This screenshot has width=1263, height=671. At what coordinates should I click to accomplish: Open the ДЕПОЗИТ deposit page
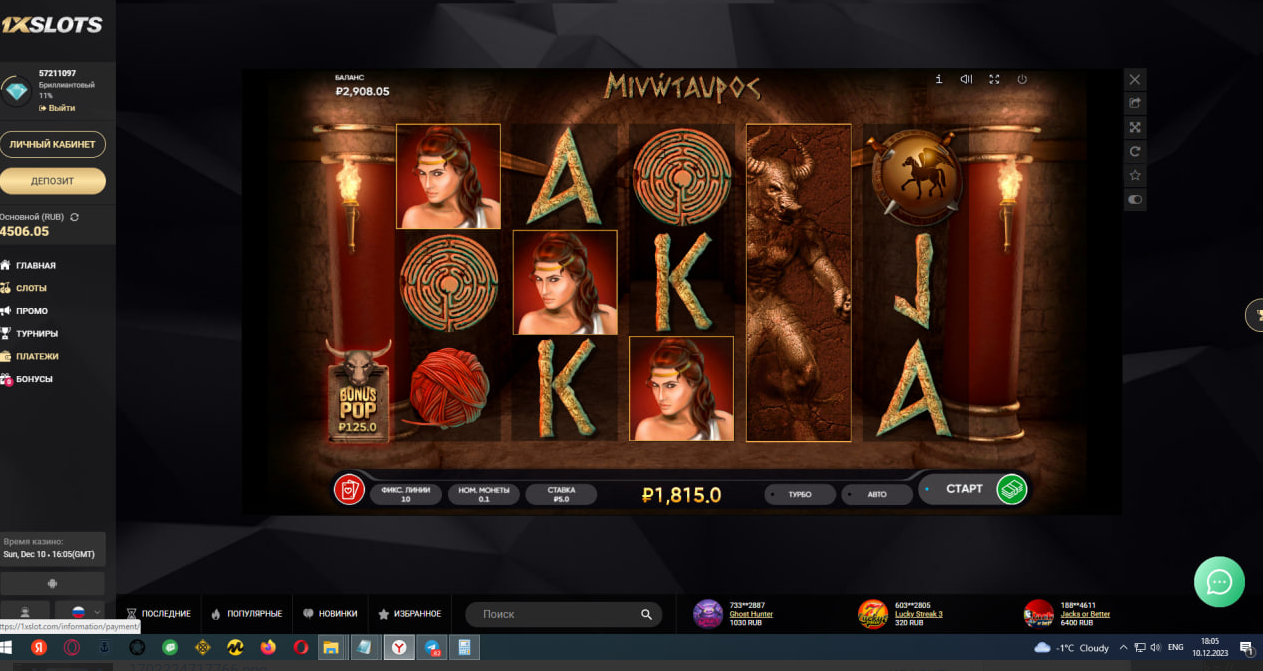tap(52, 181)
